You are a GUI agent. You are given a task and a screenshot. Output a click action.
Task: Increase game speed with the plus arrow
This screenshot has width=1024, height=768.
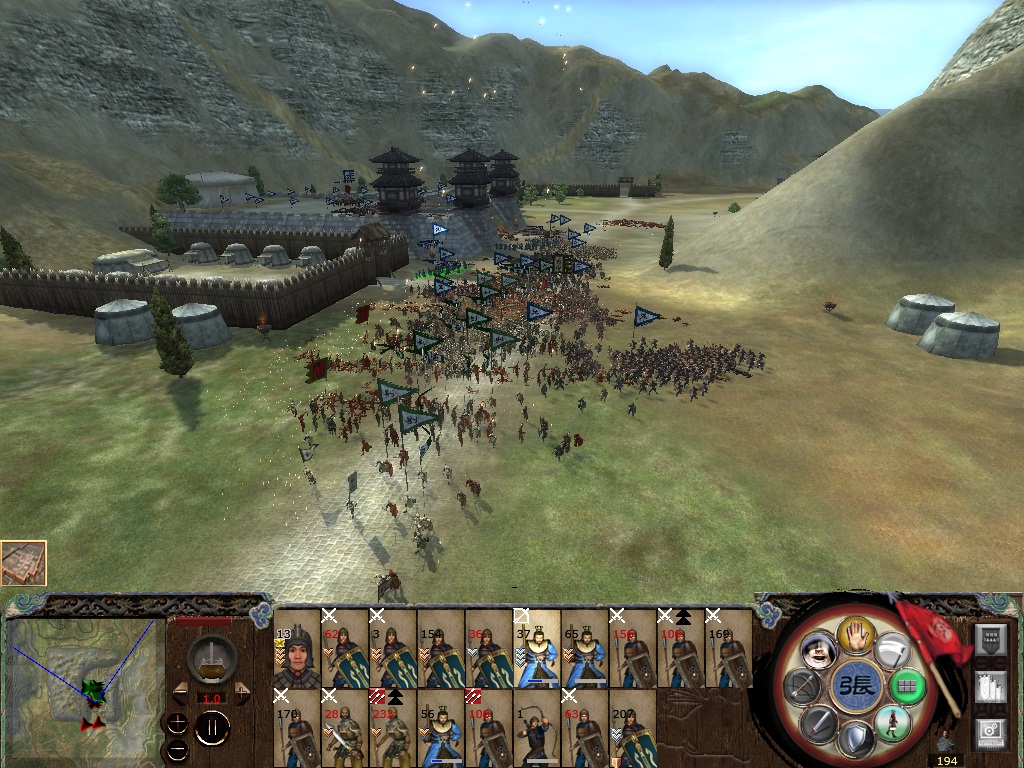(x=242, y=693)
